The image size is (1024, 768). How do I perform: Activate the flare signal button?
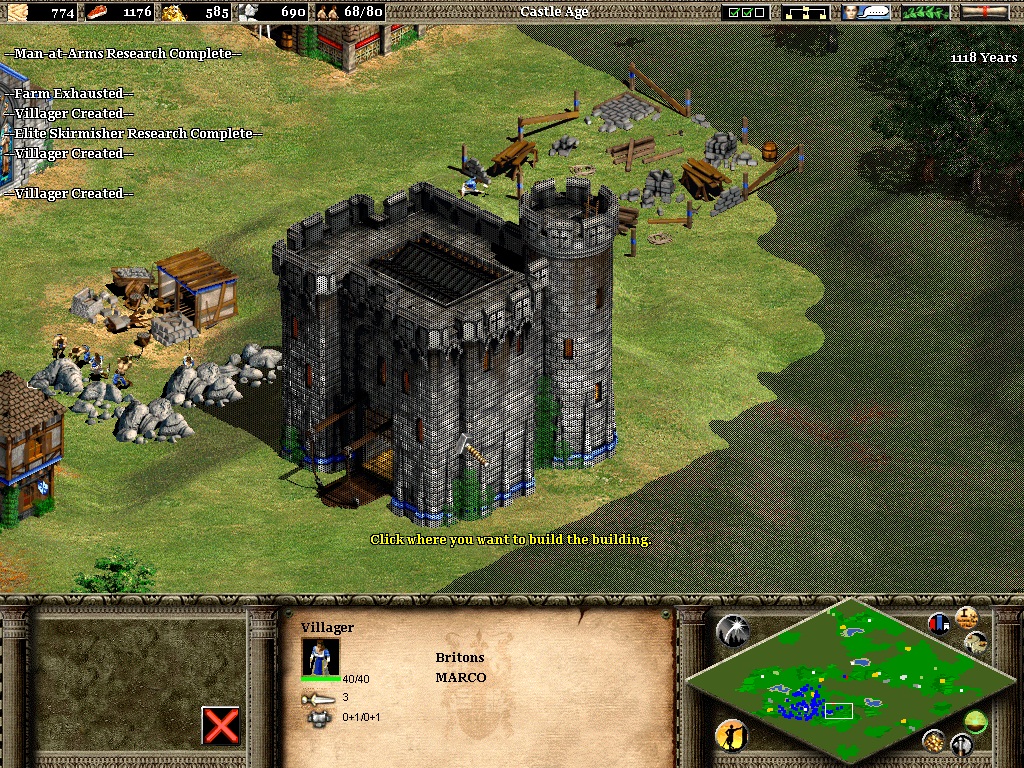(731, 630)
